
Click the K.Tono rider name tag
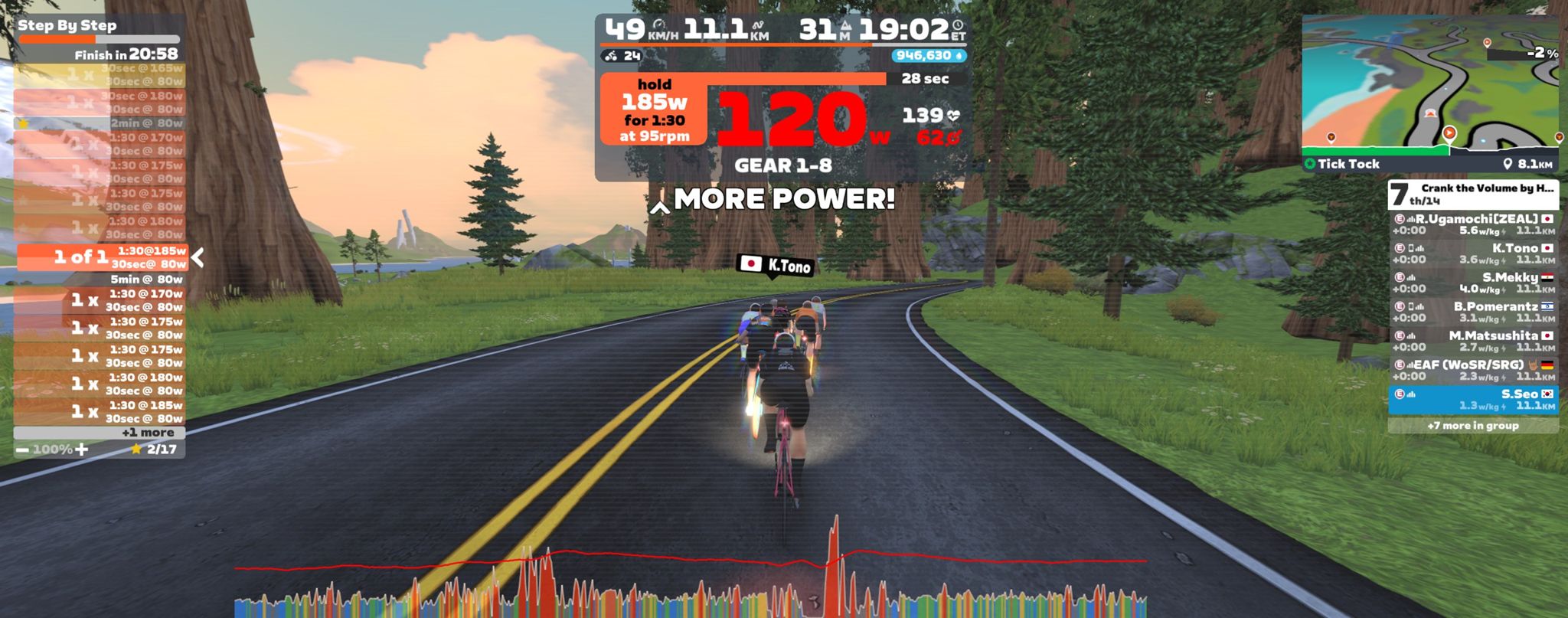775,265
